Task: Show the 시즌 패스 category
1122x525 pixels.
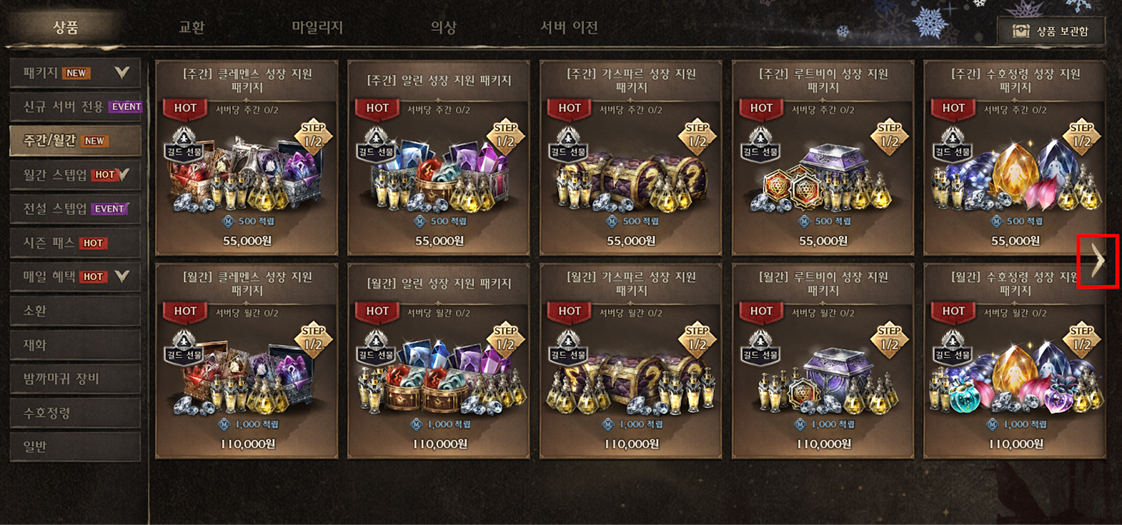Action: [x=75, y=243]
